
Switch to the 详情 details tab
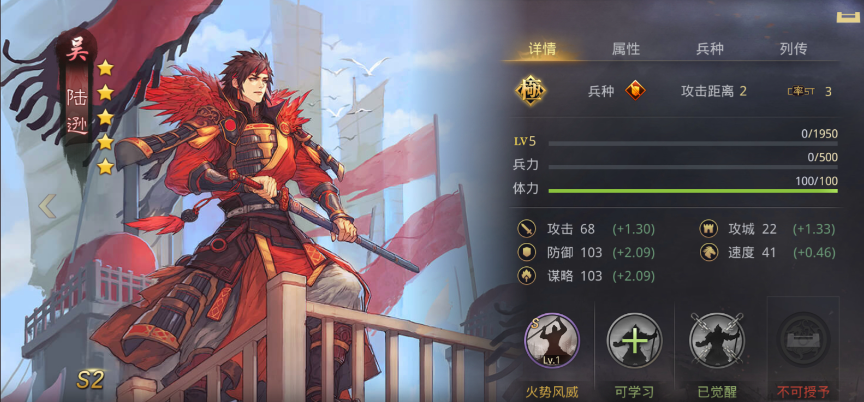coord(543,48)
